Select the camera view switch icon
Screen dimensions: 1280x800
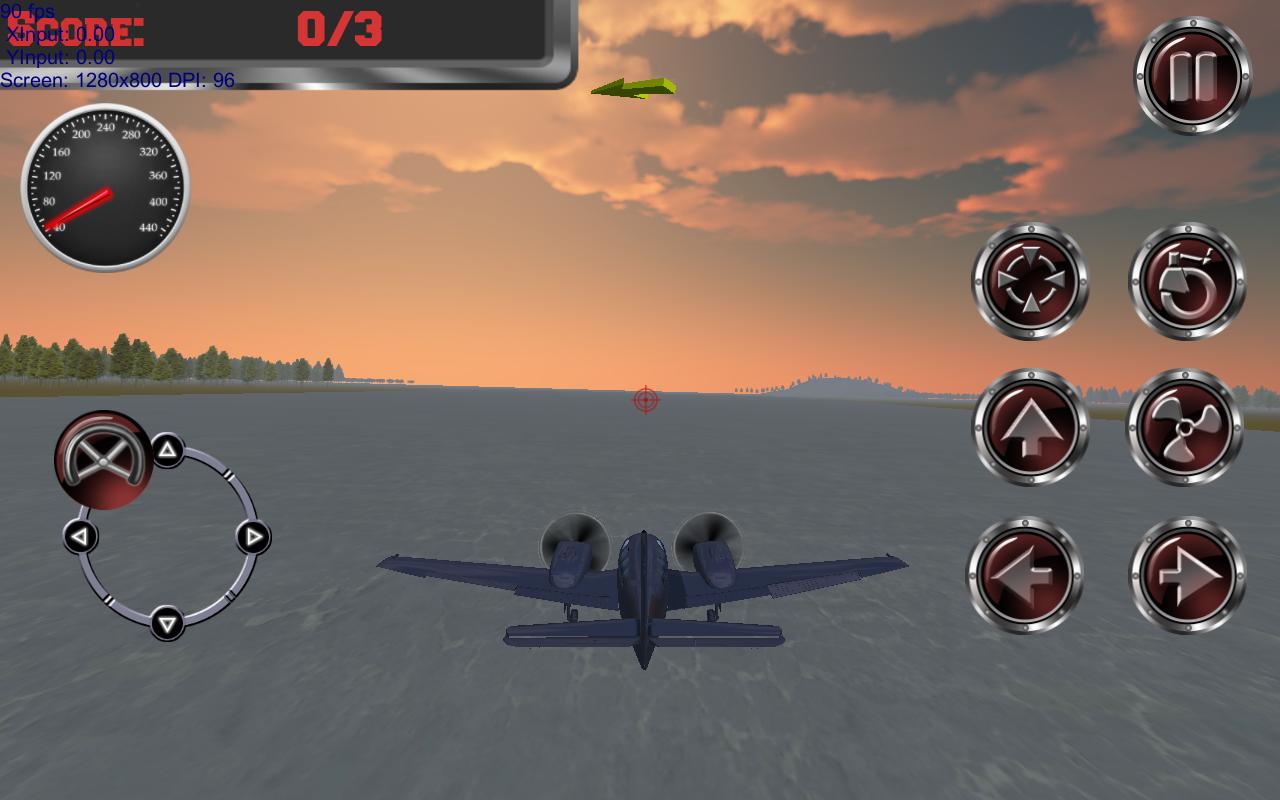1029,282
